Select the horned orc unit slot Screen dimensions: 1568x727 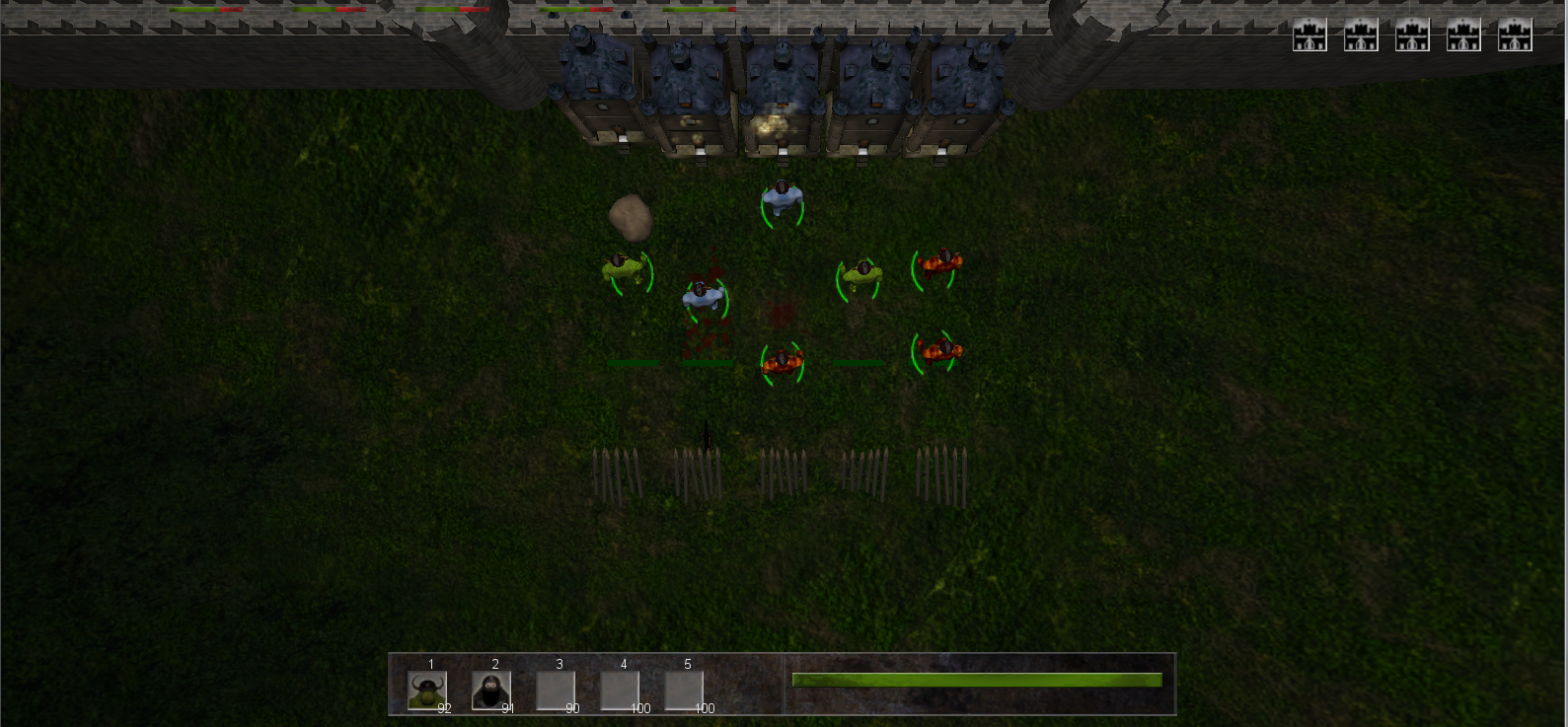[x=427, y=691]
